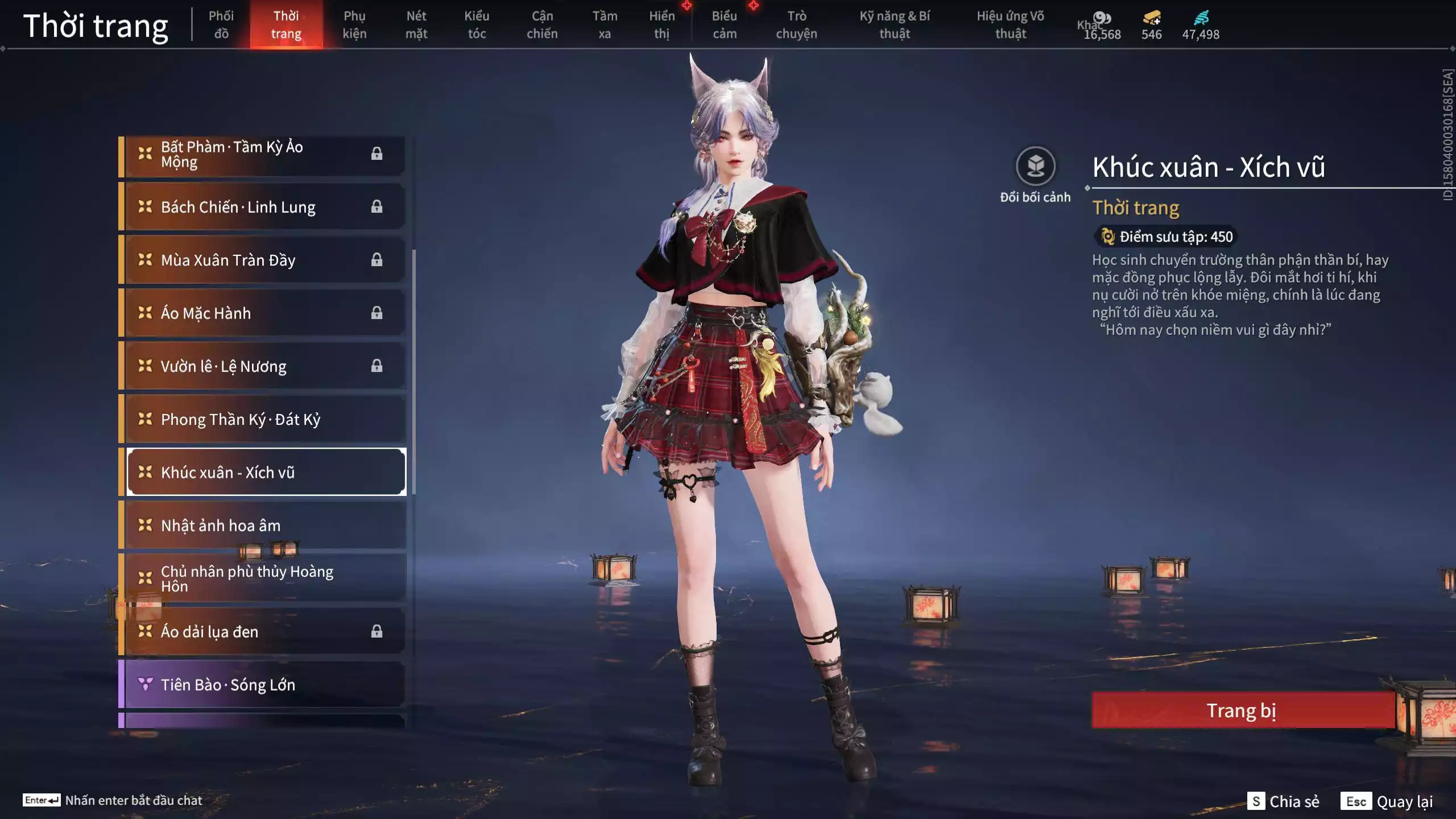Click the lock icon on Áo dải lụa đen

(x=377, y=631)
